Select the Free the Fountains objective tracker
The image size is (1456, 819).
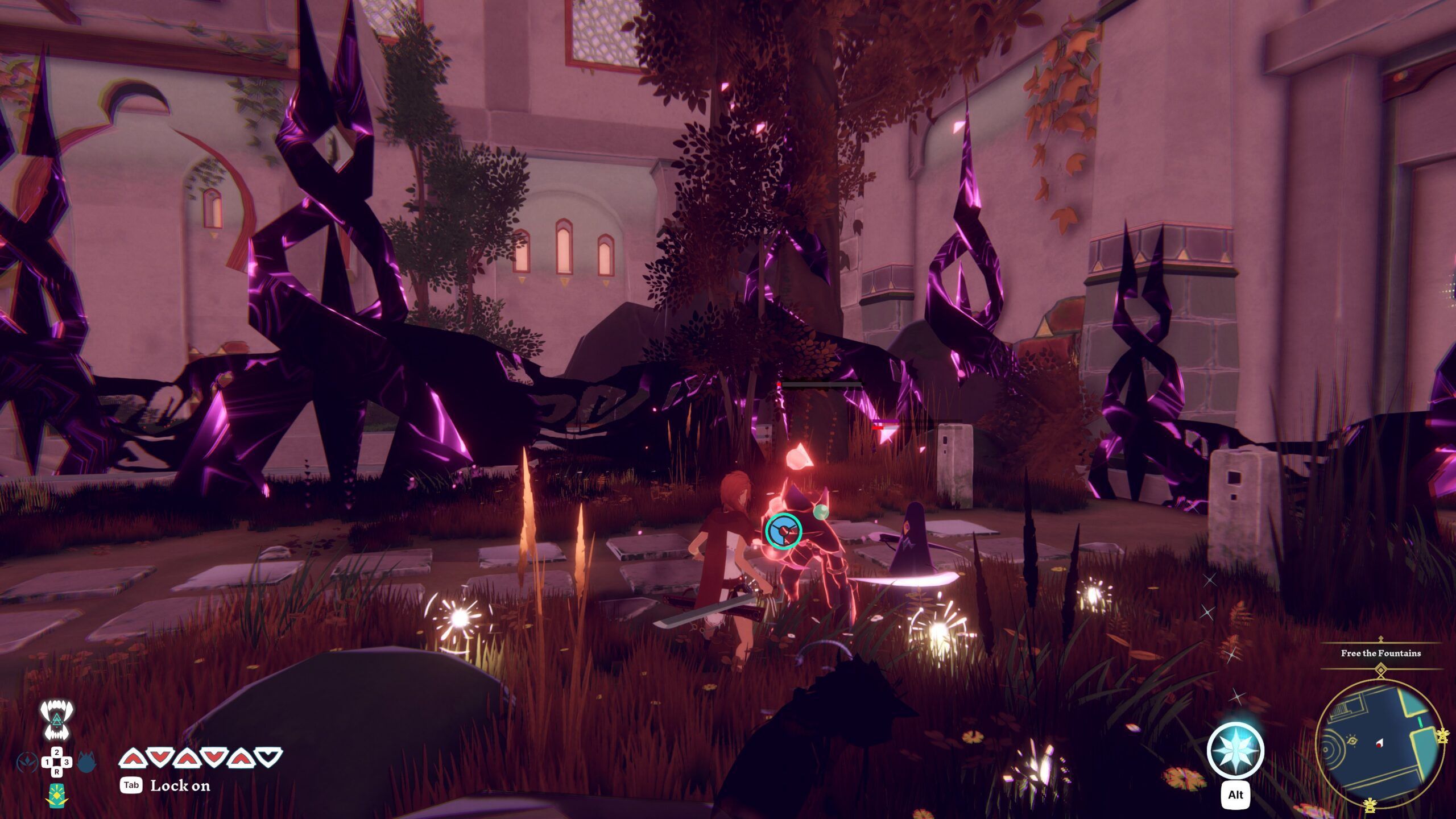click(1379, 653)
